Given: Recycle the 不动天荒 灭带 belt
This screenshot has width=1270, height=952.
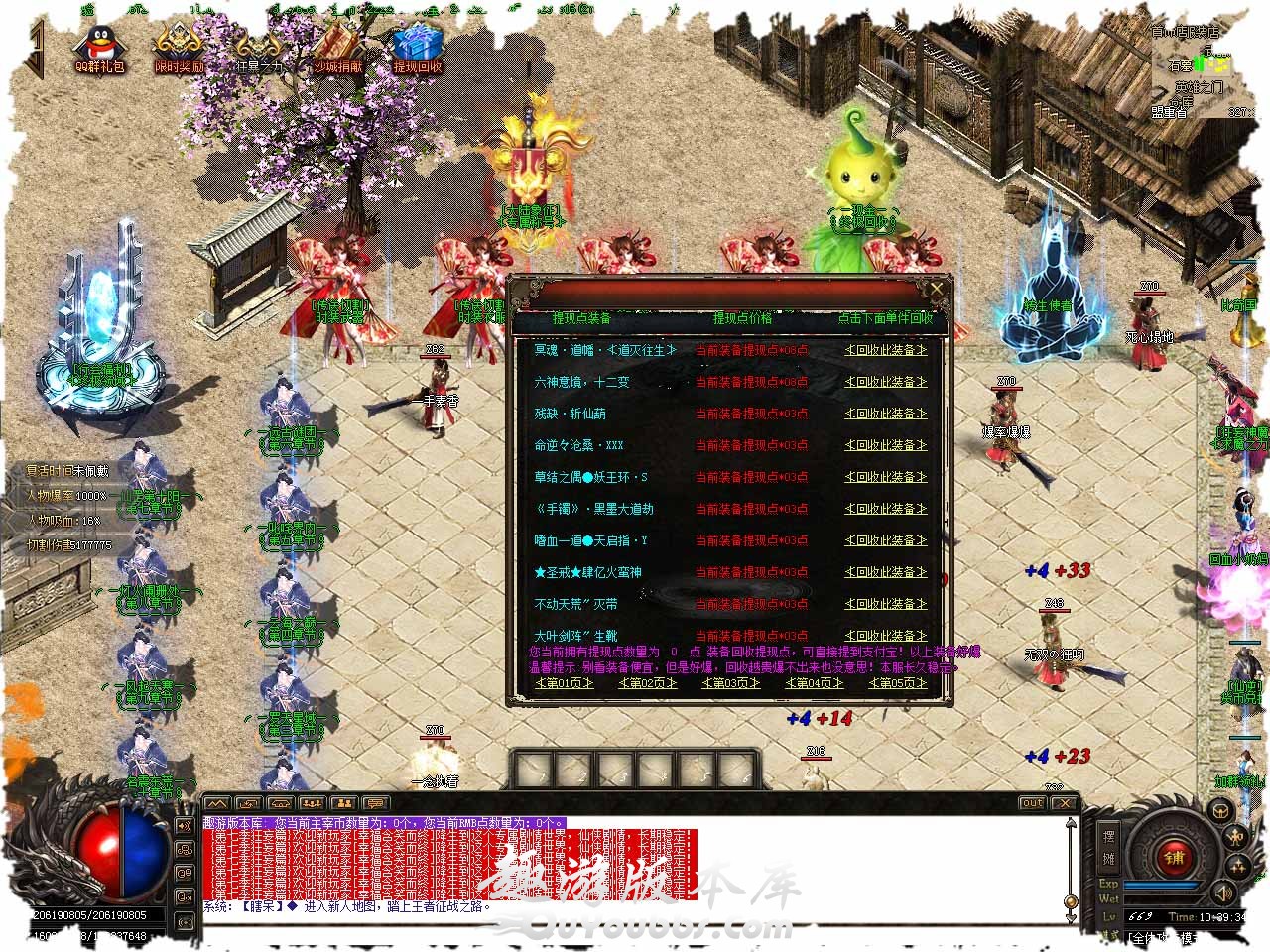Looking at the screenshot, I should click(885, 604).
